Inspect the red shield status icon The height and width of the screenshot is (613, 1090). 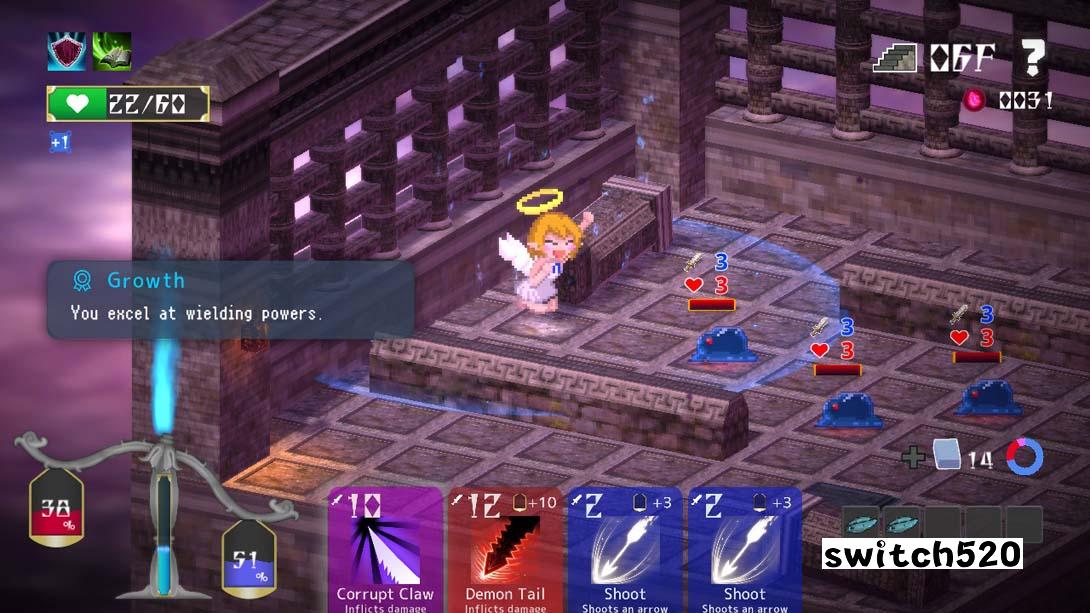[x=66, y=51]
